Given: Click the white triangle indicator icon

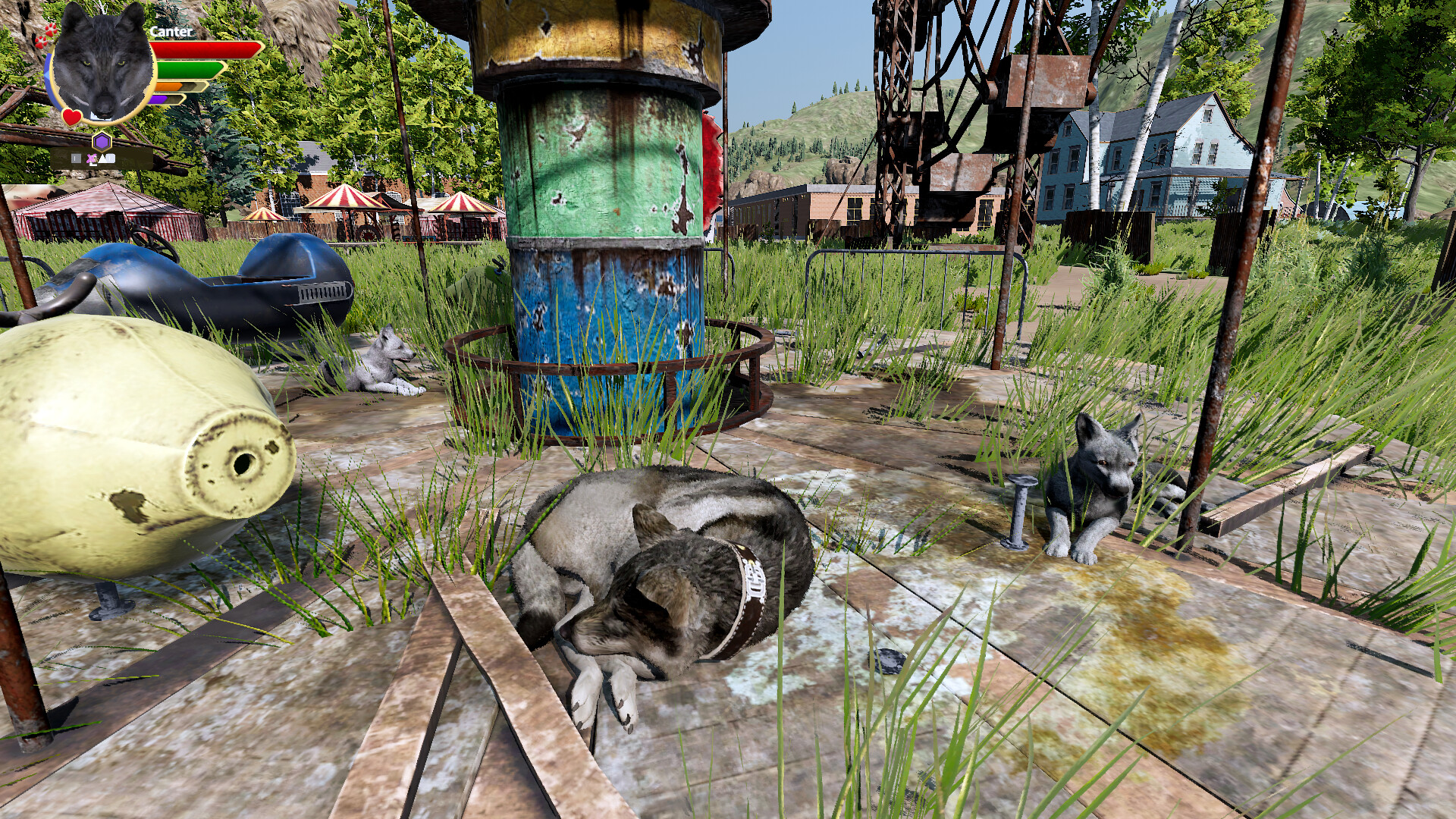Looking at the screenshot, I should coord(102,158).
